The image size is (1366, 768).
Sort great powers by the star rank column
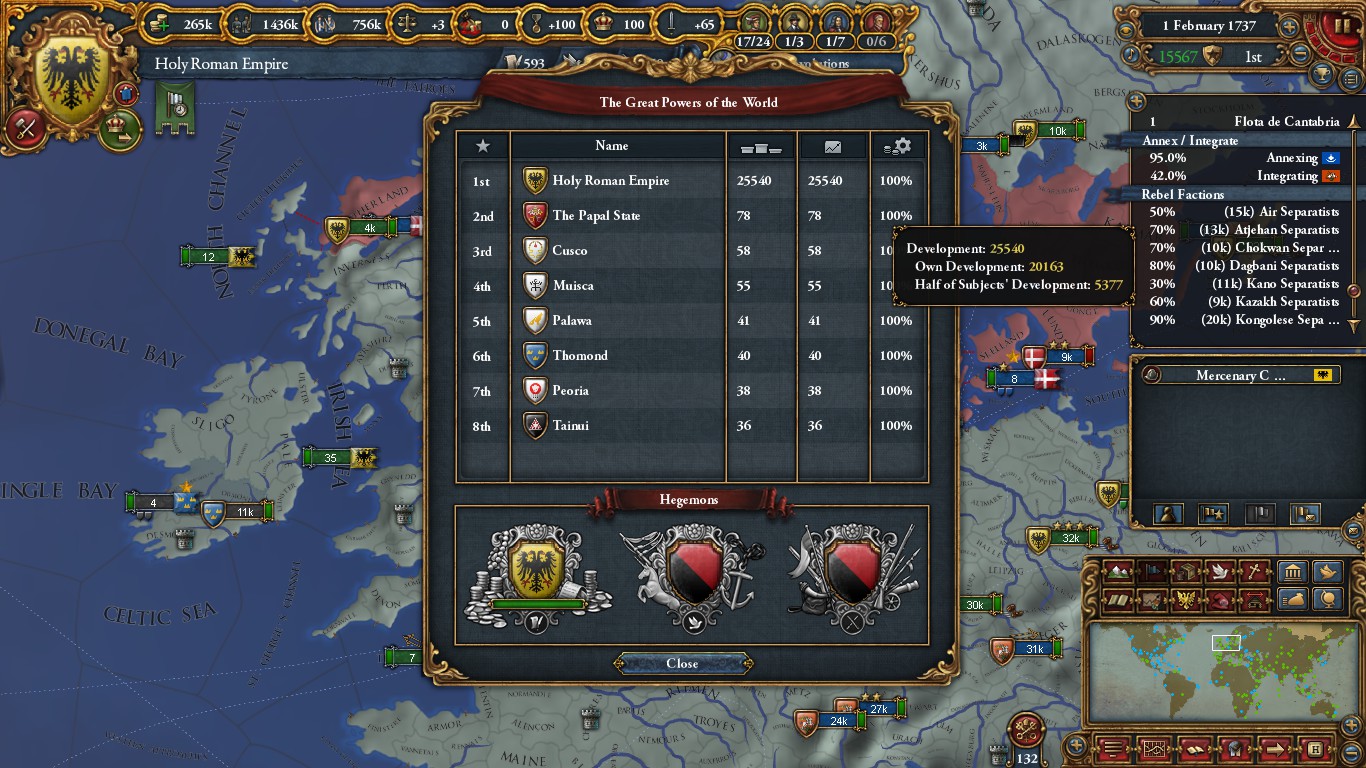point(483,146)
